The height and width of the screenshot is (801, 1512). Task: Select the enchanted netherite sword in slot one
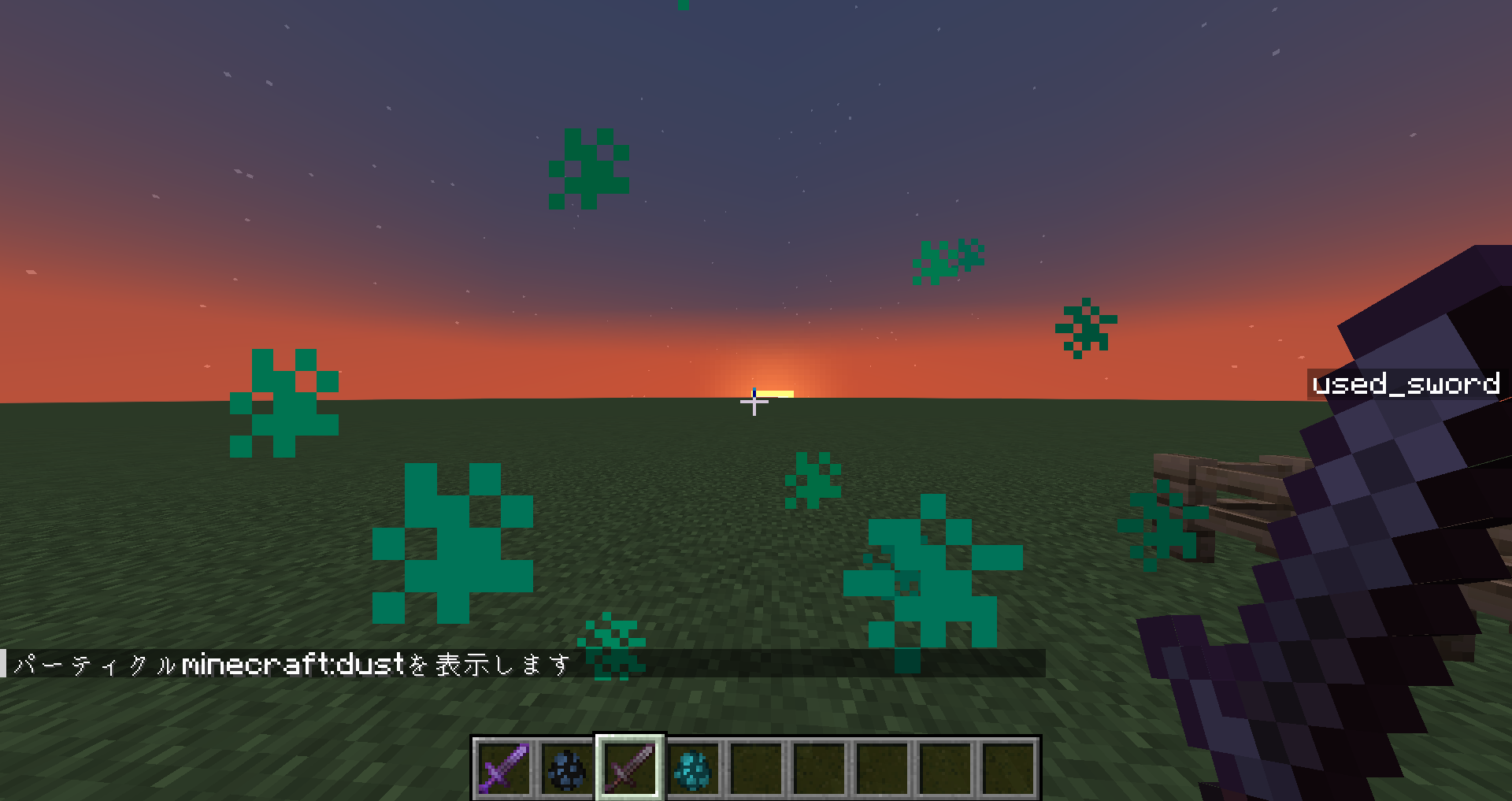(504, 769)
